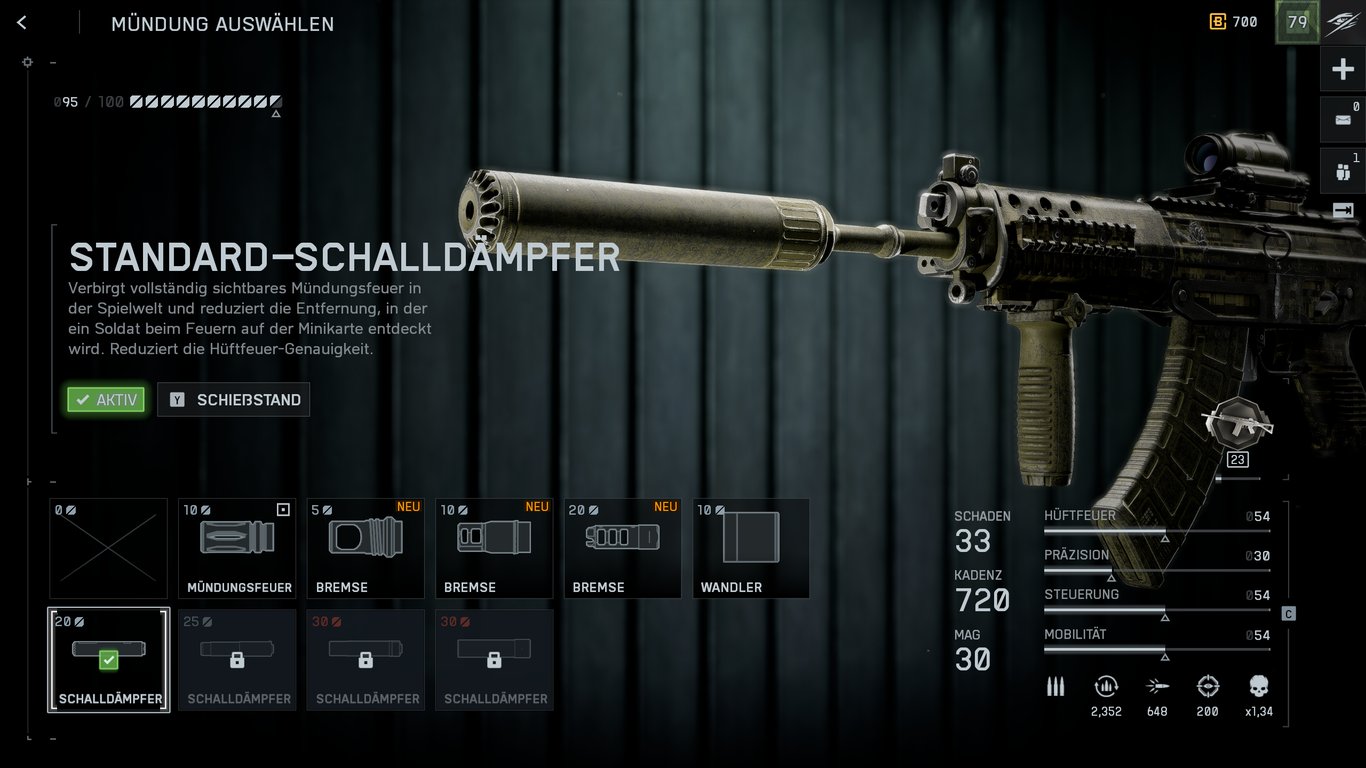Select the locked Schalldämpfer requiring 25 kills
This screenshot has height=768, width=1366.
tap(237, 659)
